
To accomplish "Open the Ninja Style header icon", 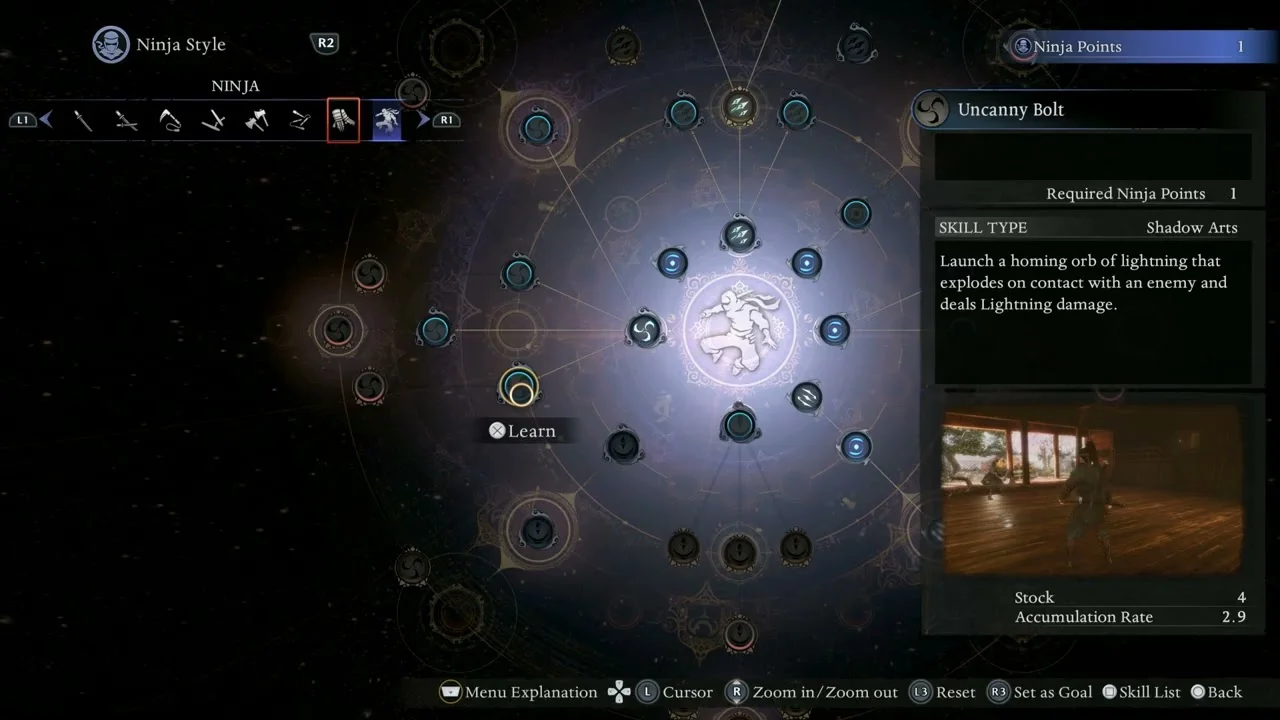I will point(110,45).
